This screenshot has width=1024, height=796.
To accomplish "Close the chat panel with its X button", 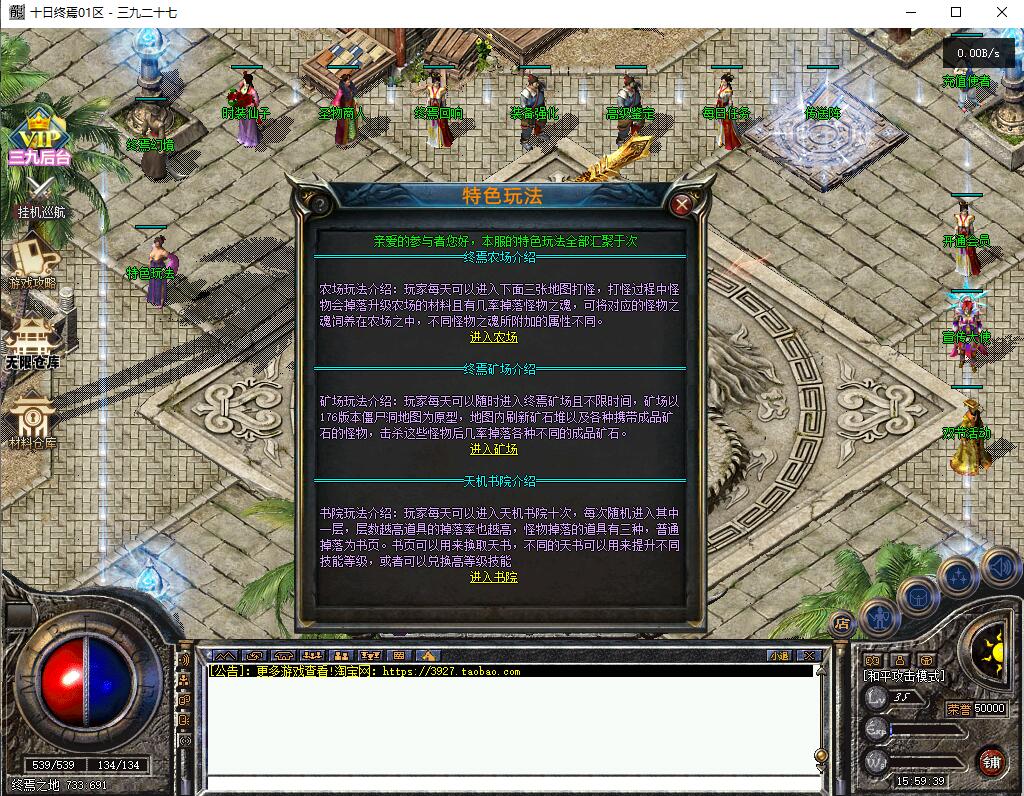I will [809, 656].
